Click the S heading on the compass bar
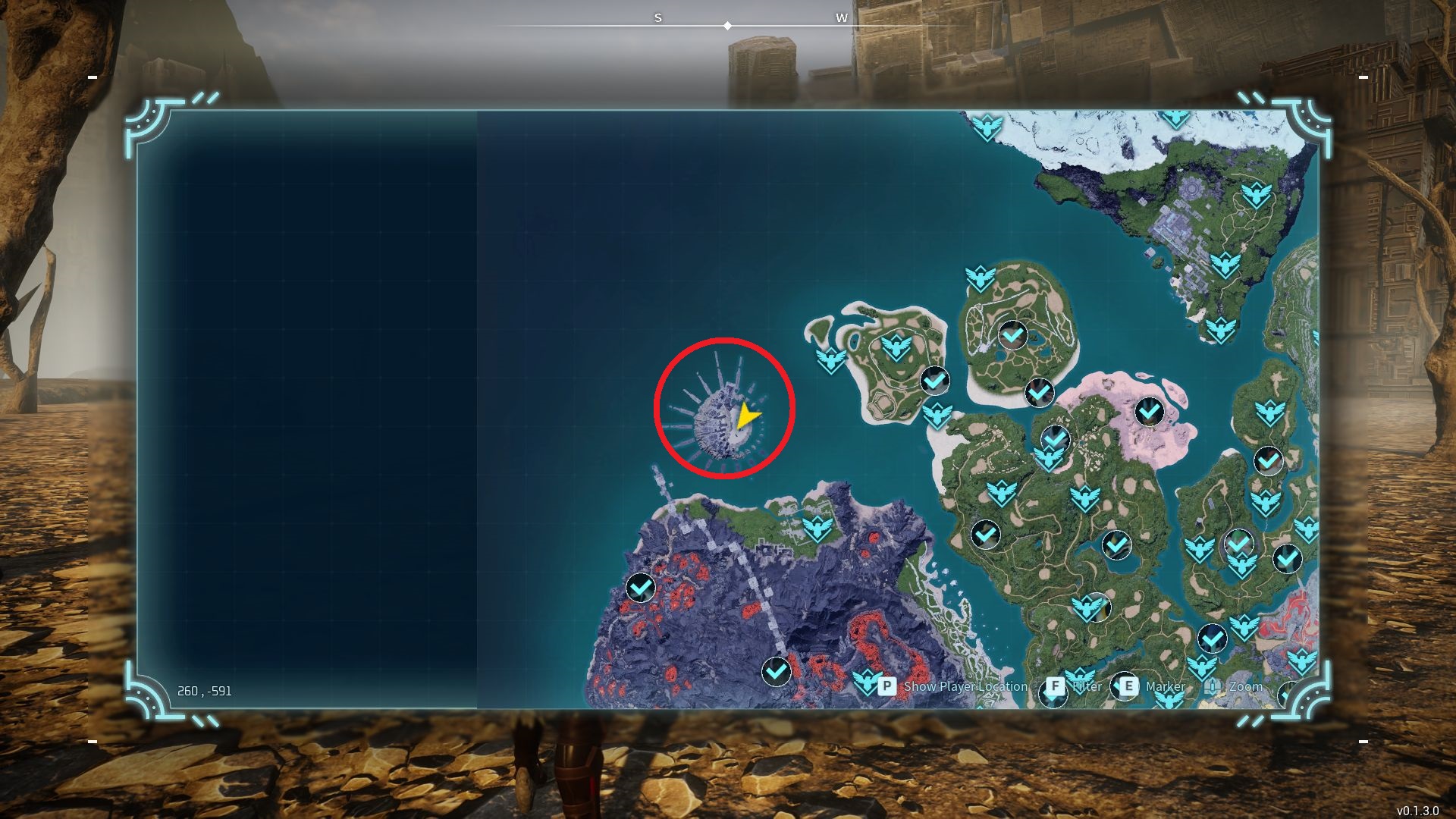 [x=658, y=19]
